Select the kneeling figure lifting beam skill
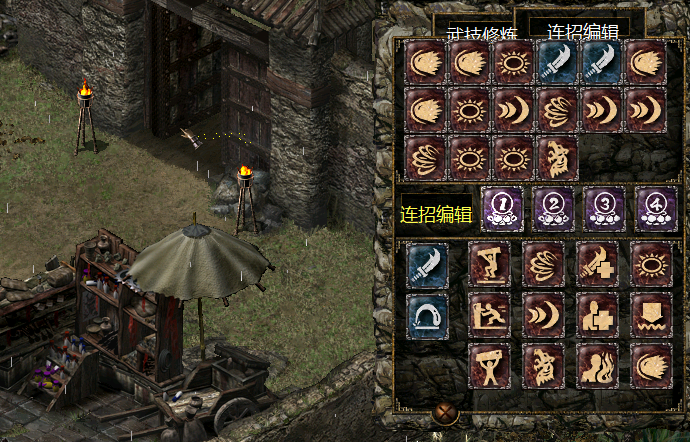 click(490, 264)
